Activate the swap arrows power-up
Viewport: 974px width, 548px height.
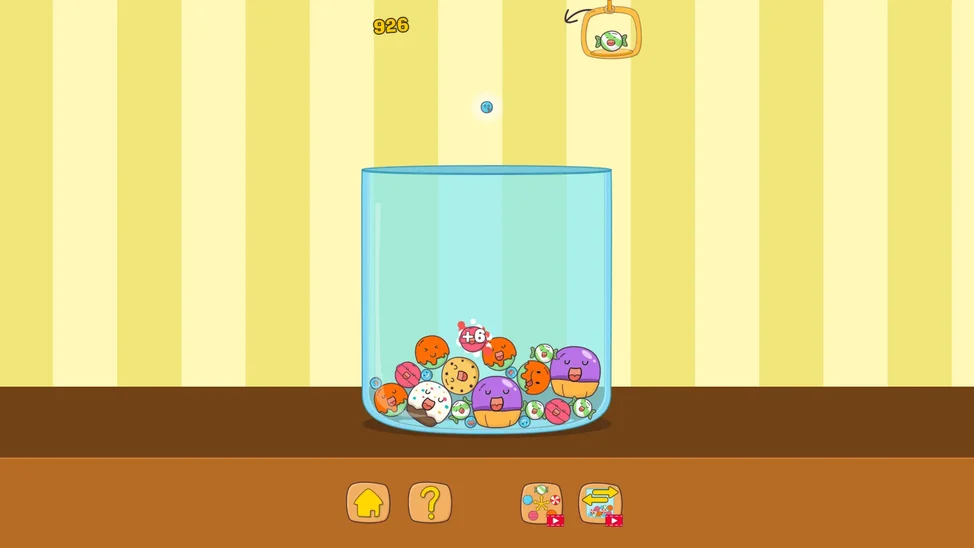click(600, 503)
